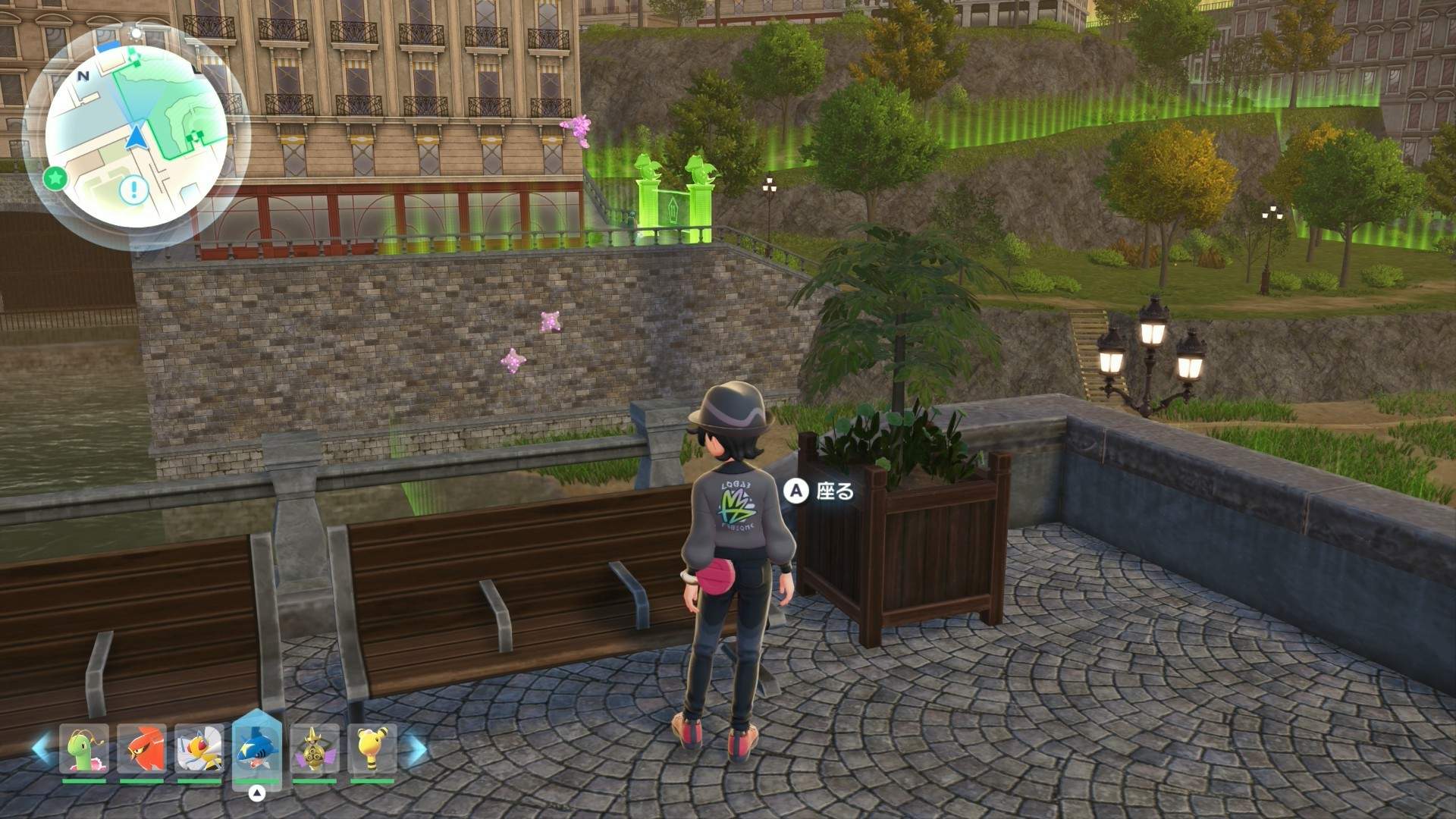The height and width of the screenshot is (819, 1456).
Task: Click the right arrow beside the party bar
Action: [416, 748]
